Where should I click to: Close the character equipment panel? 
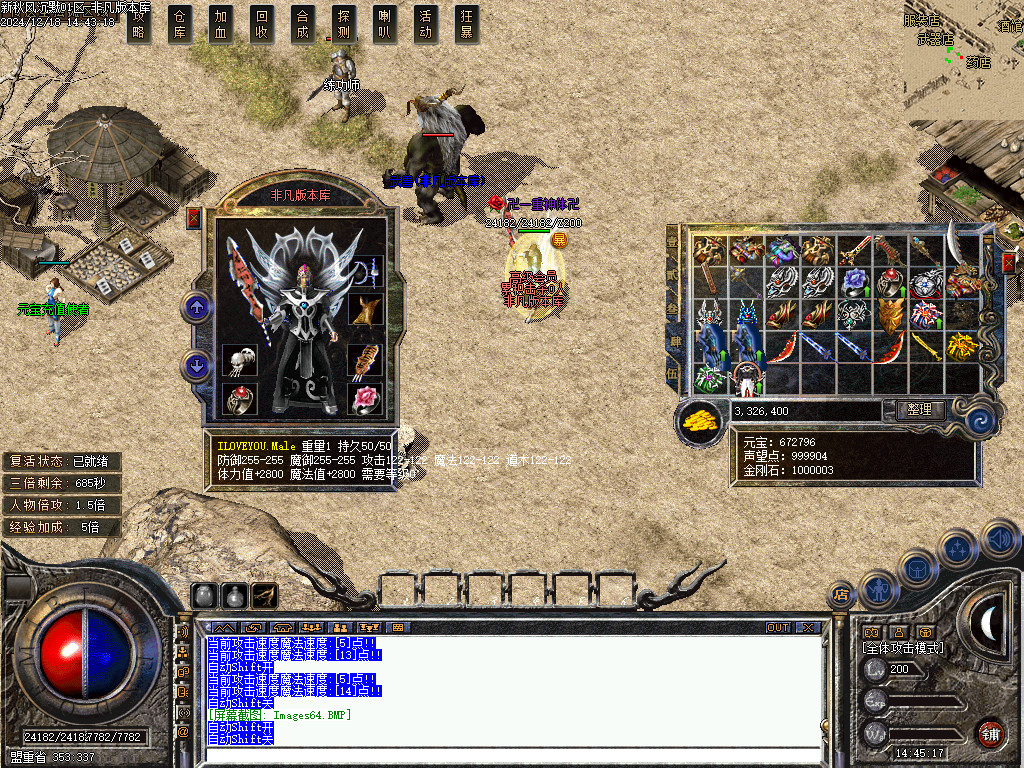[194, 217]
